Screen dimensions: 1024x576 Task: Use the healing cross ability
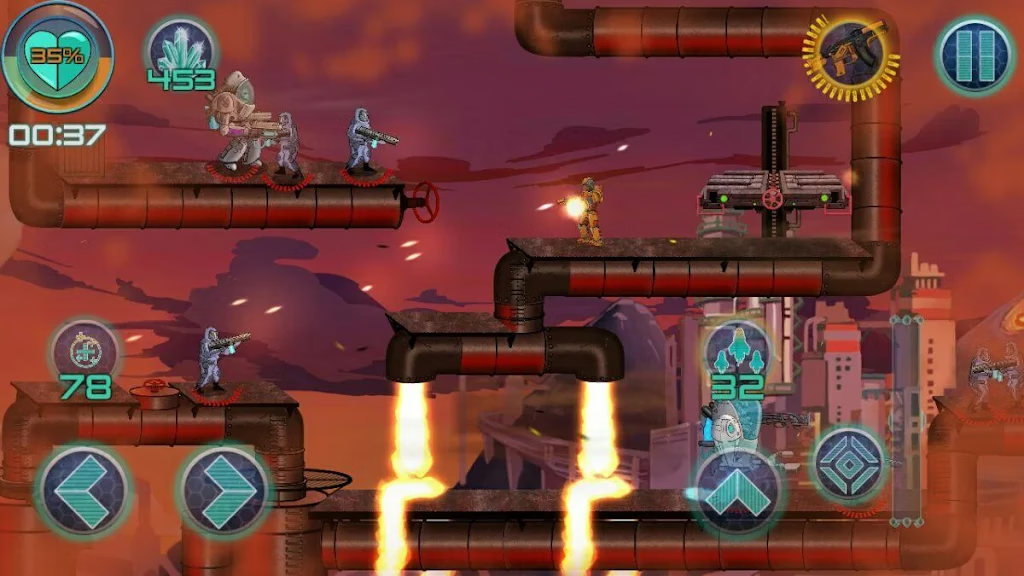(x=85, y=351)
